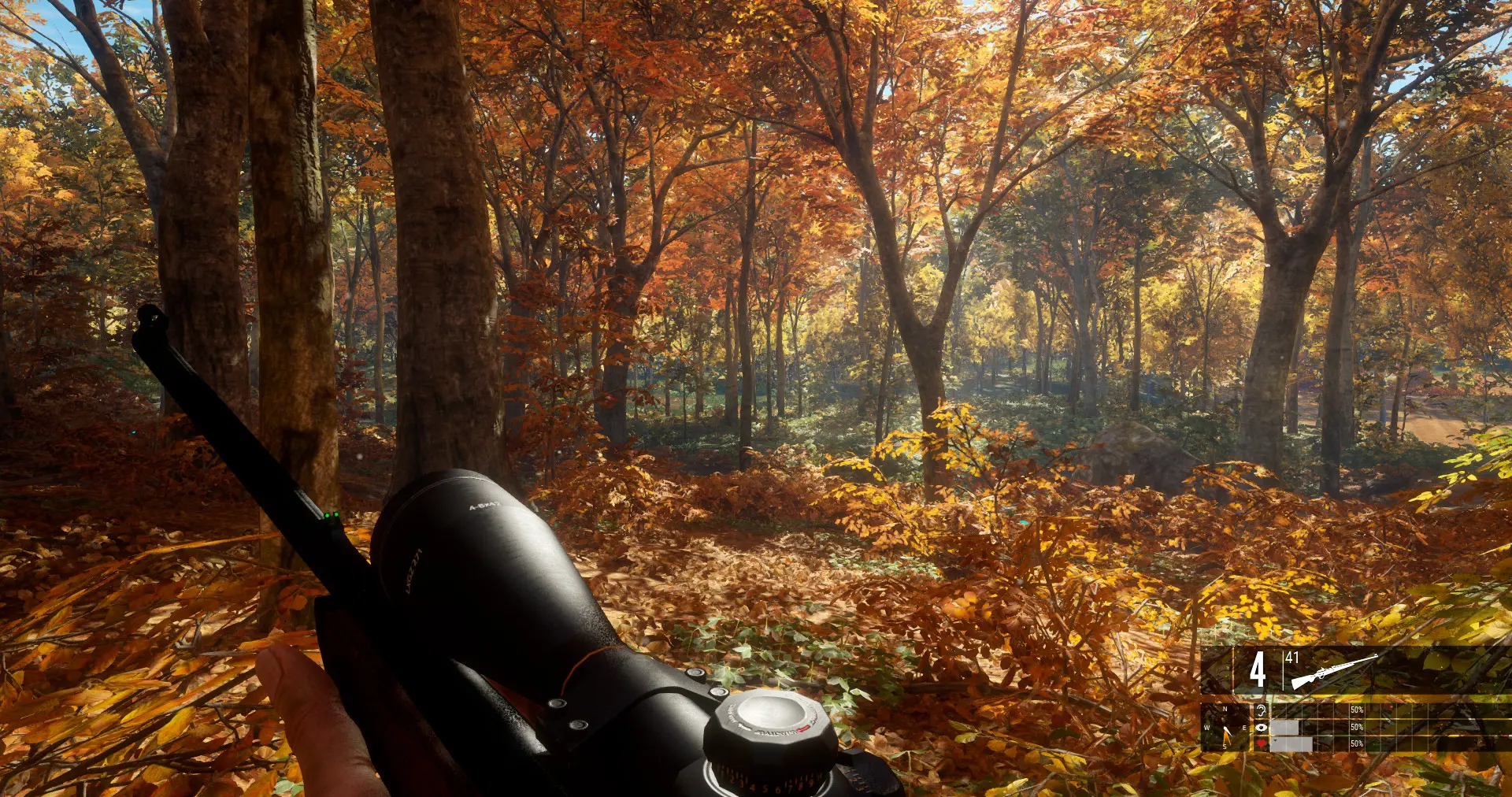Select the equipped rifle weapon icon
The height and width of the screenshot is (797, 1512).
coord(1334,670)
